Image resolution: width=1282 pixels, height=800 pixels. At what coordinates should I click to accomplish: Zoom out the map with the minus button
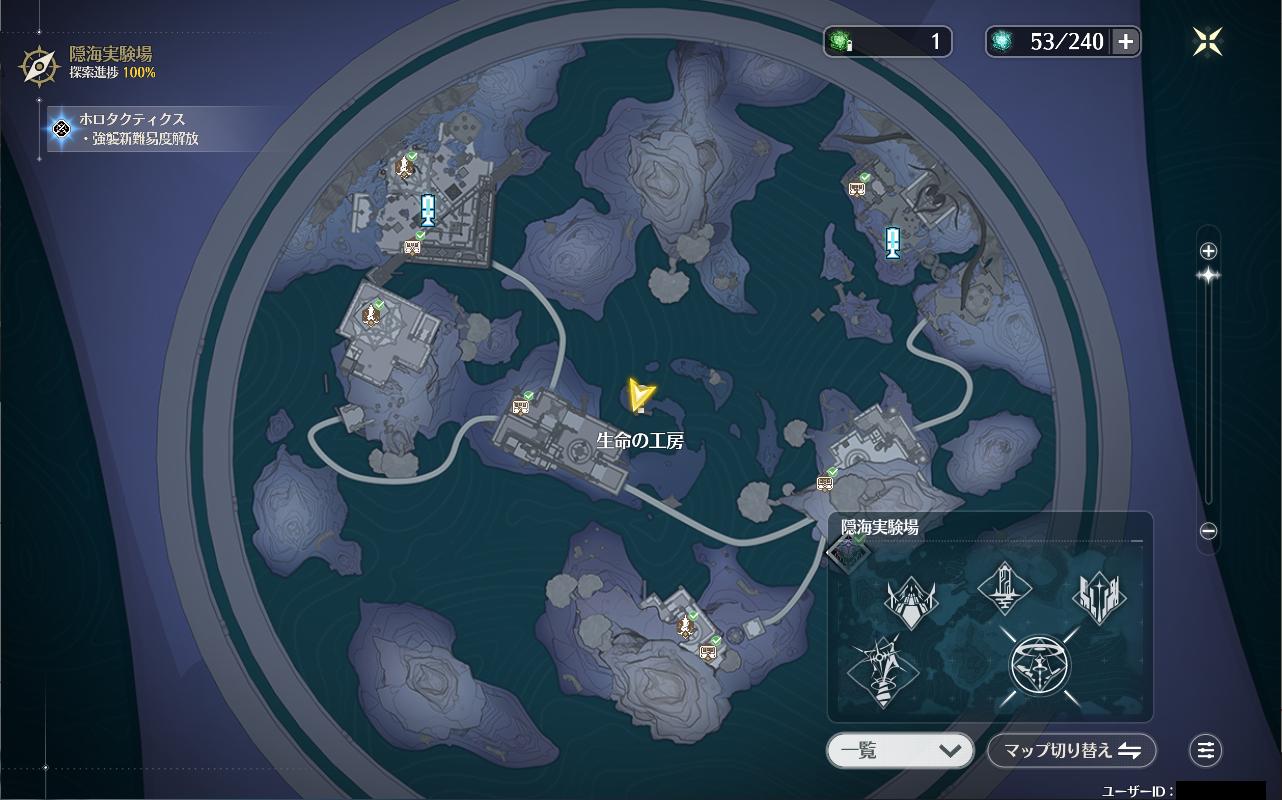tap(1208, 532)
